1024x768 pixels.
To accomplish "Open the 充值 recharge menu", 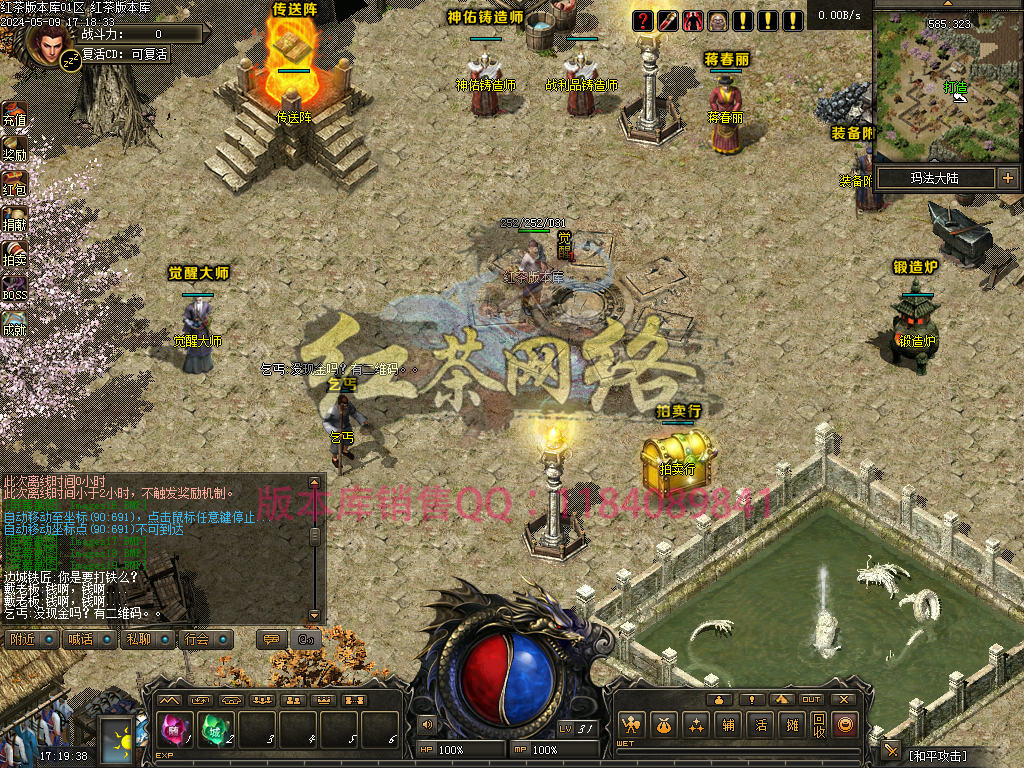I will tap(14, 114).
